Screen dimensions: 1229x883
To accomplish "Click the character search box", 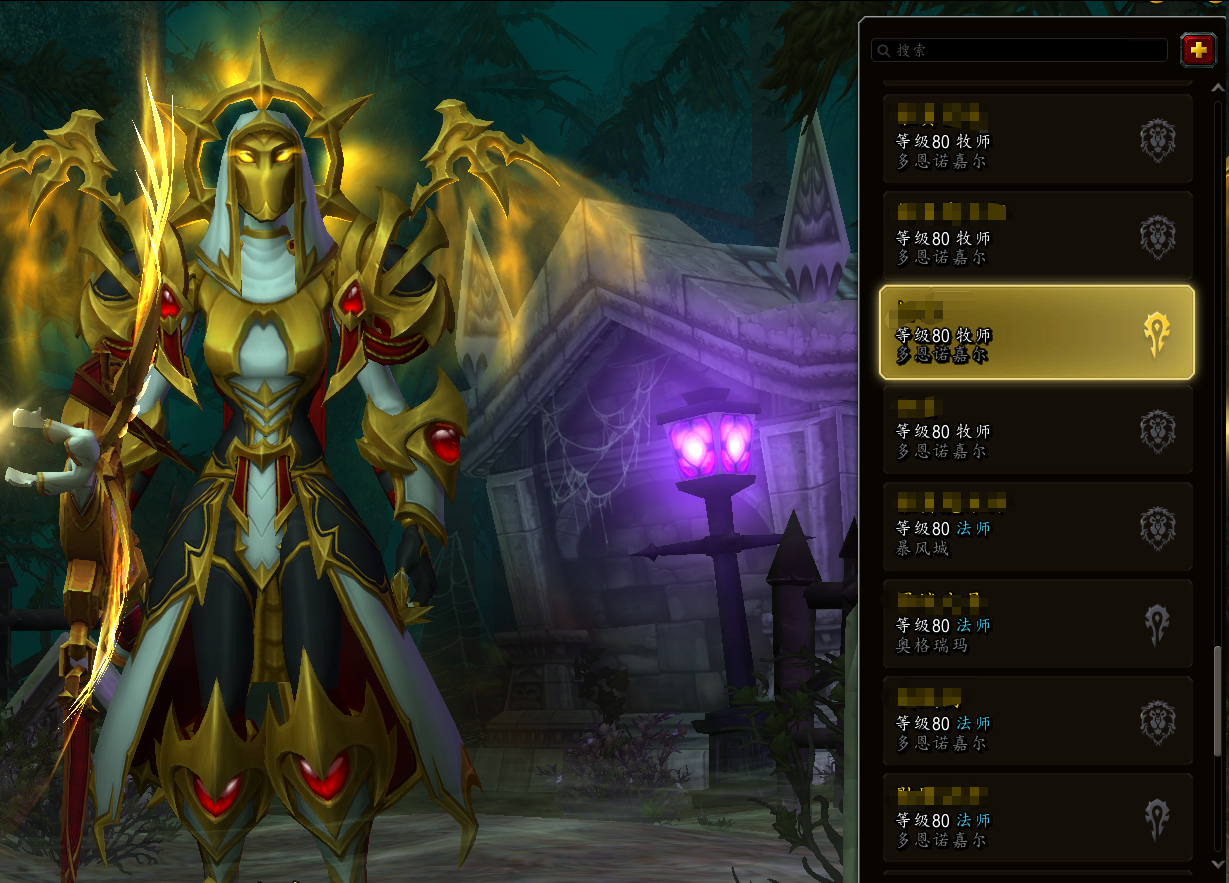I will click(1020, 50).
